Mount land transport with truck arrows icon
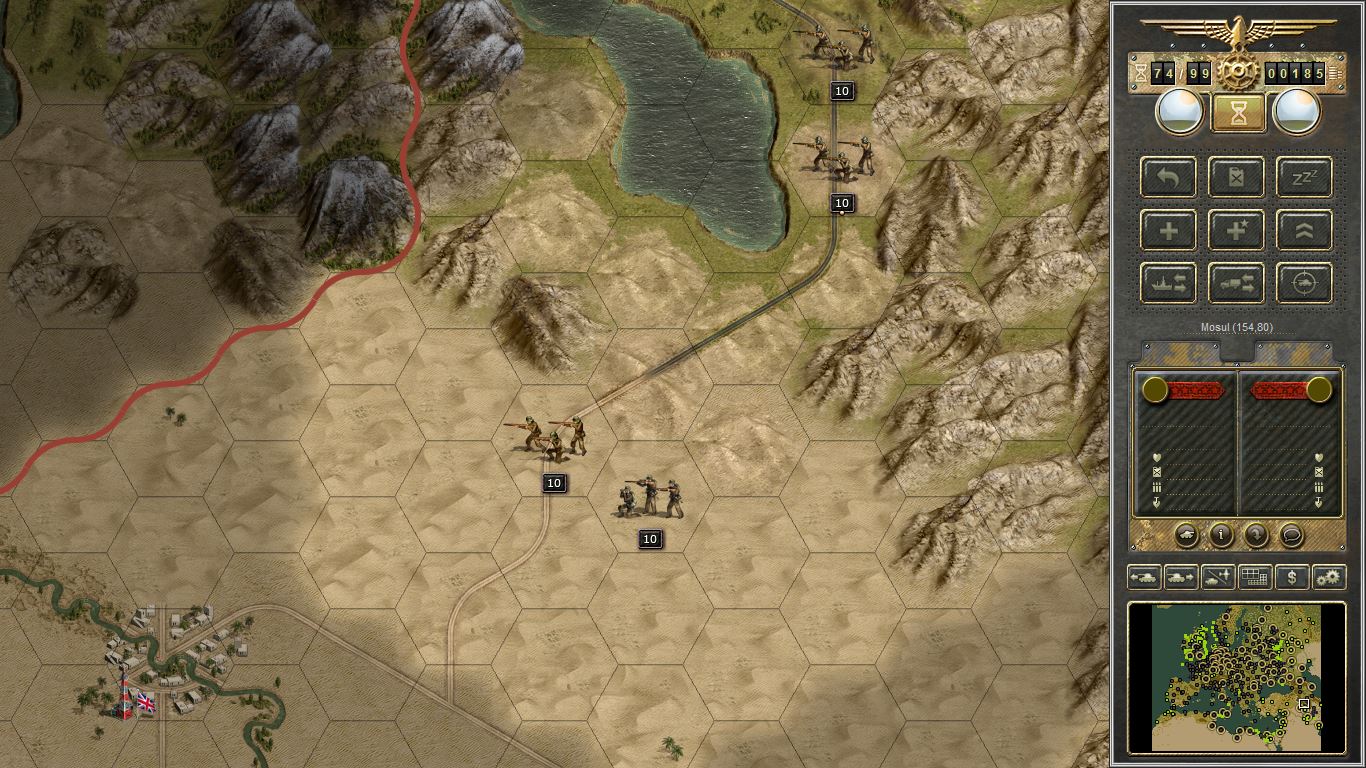1366x768 pixels. tap(1236, 283)
